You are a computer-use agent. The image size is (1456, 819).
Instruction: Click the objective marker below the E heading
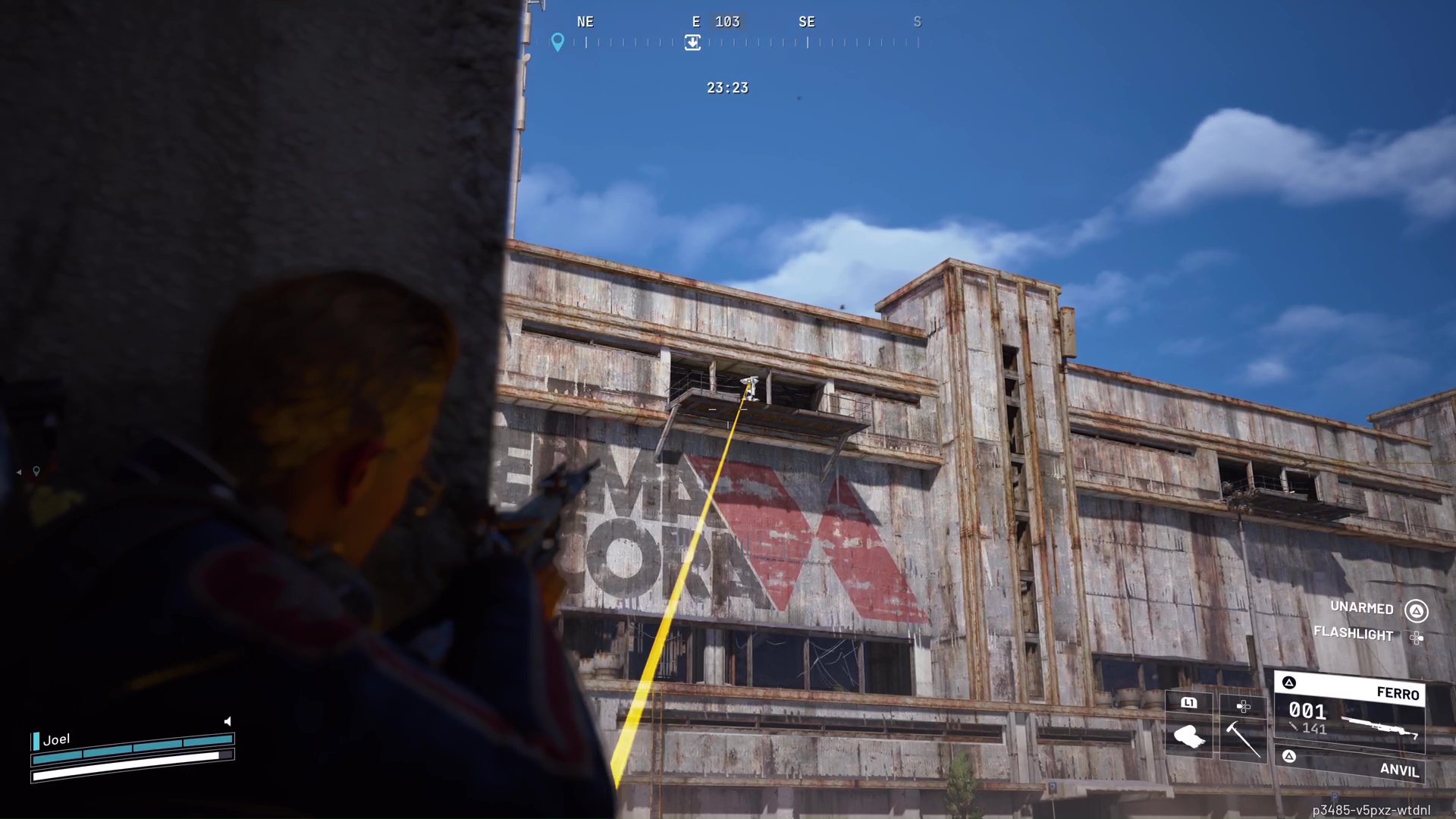692,43
